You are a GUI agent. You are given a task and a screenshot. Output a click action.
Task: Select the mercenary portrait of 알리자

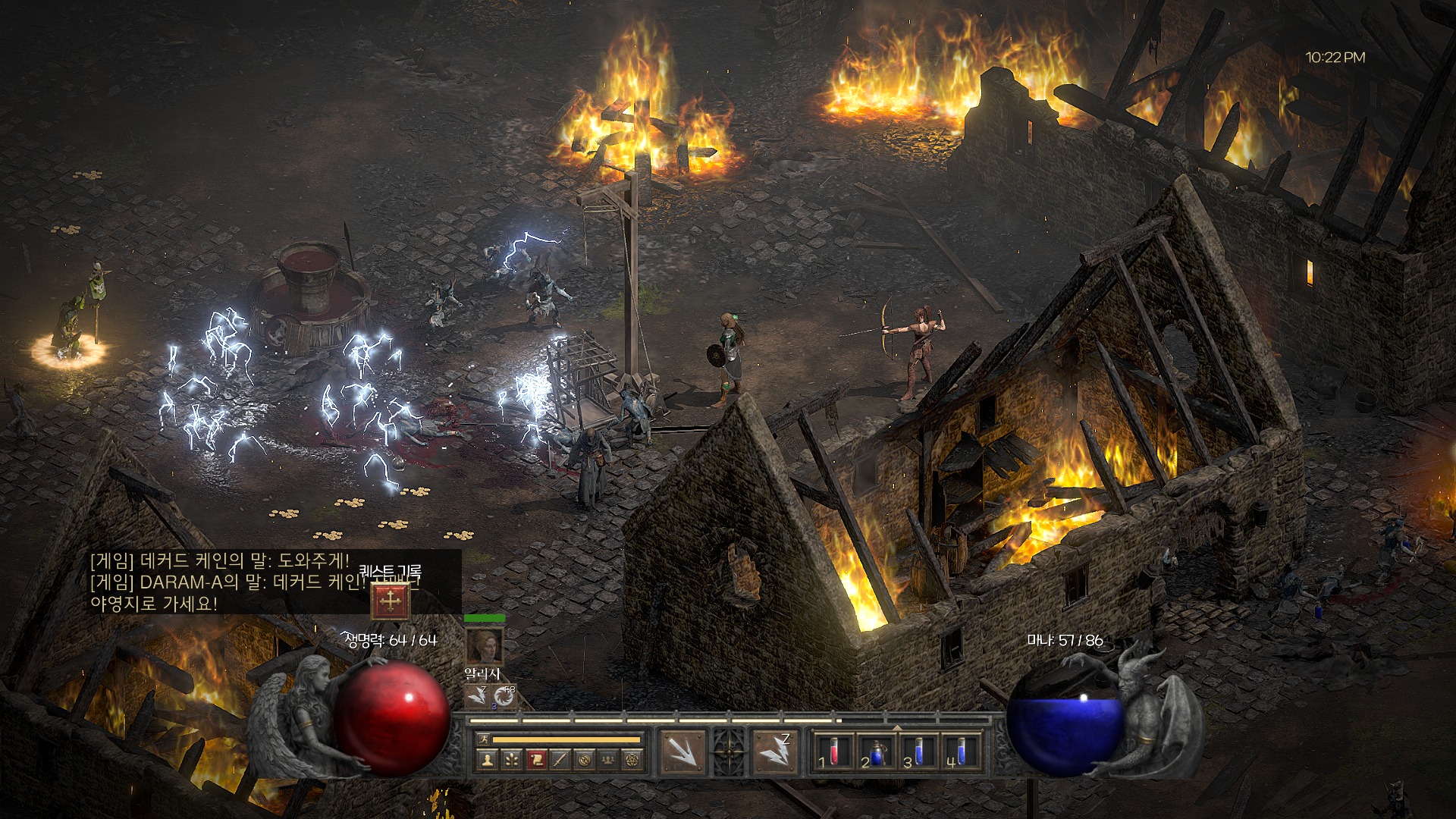pyautogui.click(x=484, y=647)
